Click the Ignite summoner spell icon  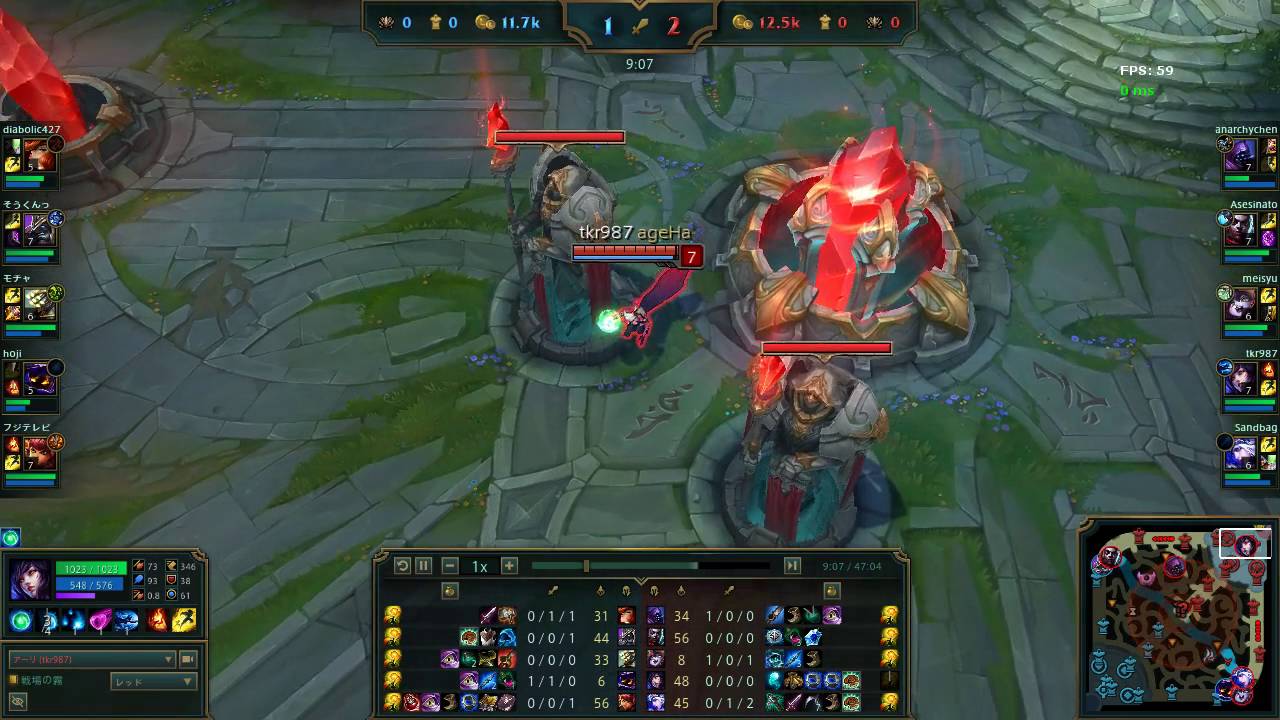click(158, 621)
